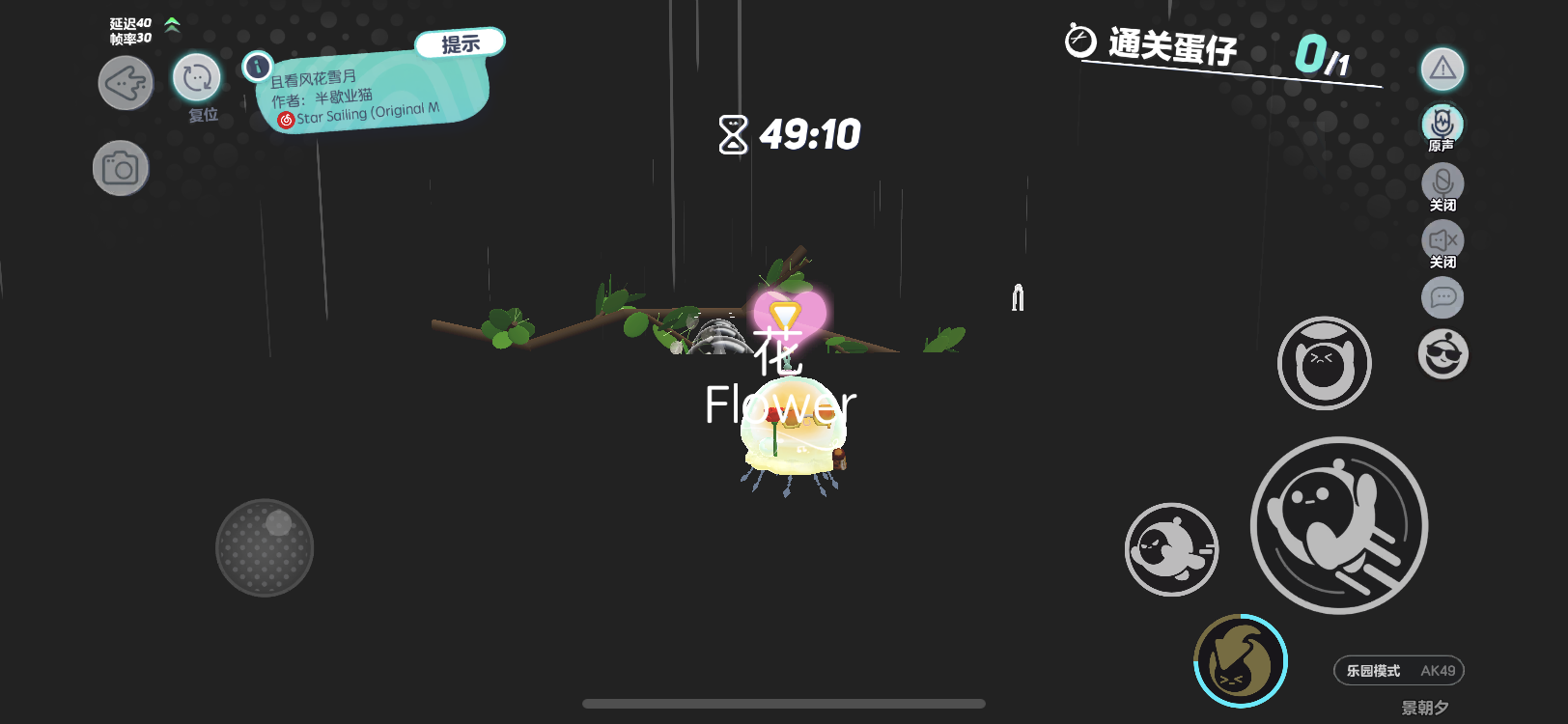
Task: Activate the gold-ringed skill button
Action: click(x=1241, y=661)
